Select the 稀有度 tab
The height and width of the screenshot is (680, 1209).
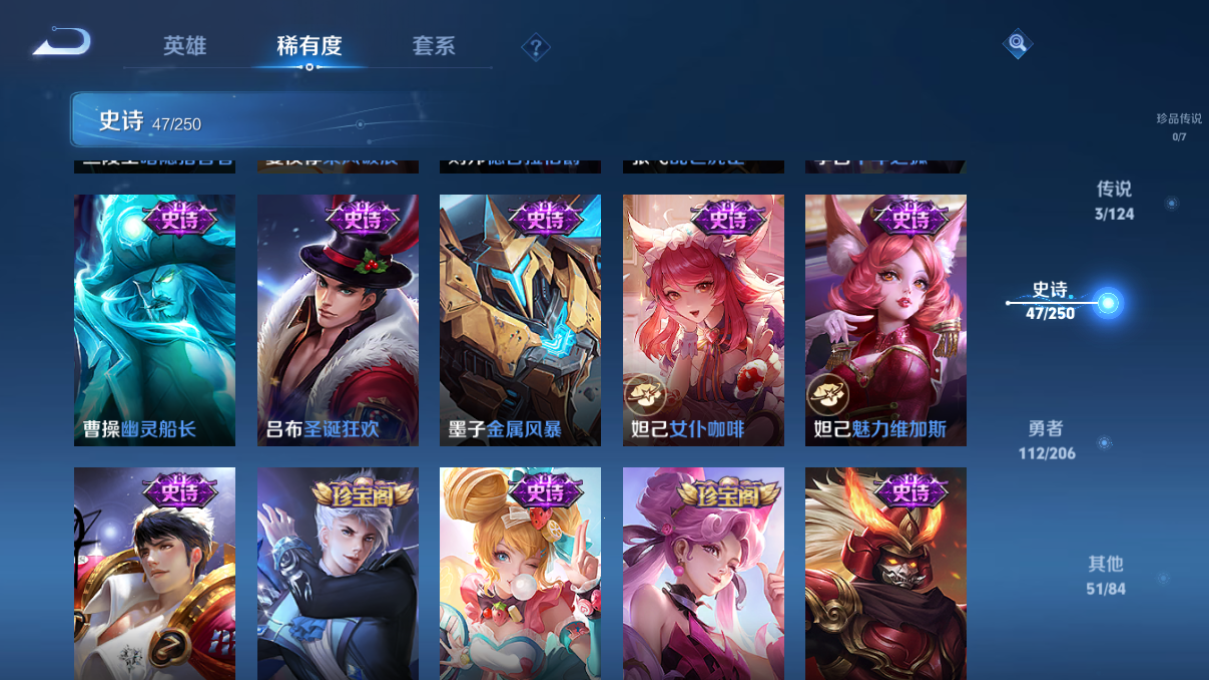(309, 46)
